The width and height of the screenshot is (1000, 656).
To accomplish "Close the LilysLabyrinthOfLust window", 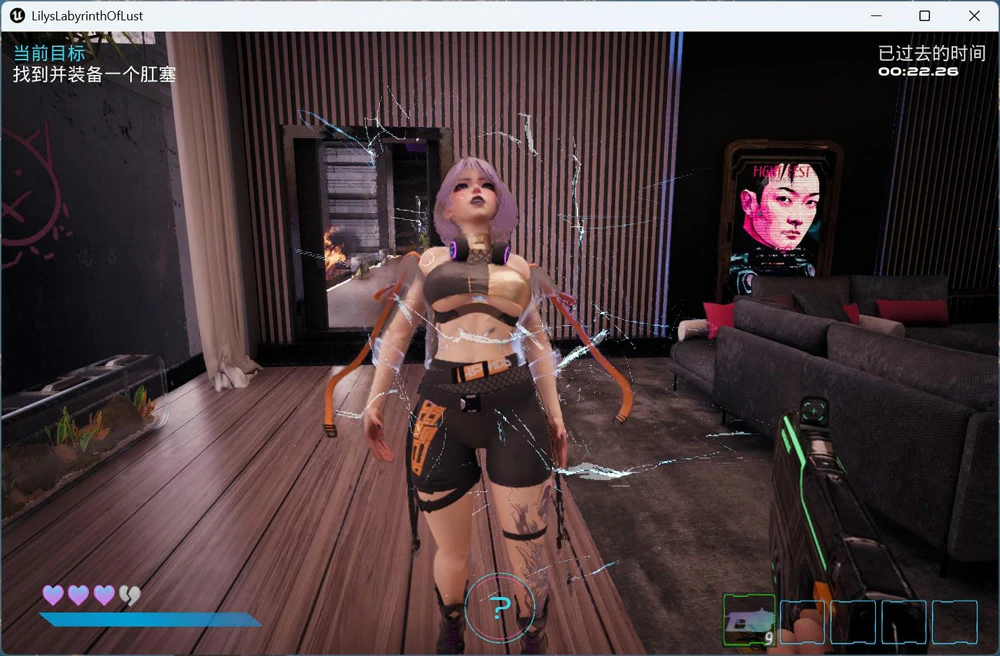I will pyautogui.click(x=974, y=16).
